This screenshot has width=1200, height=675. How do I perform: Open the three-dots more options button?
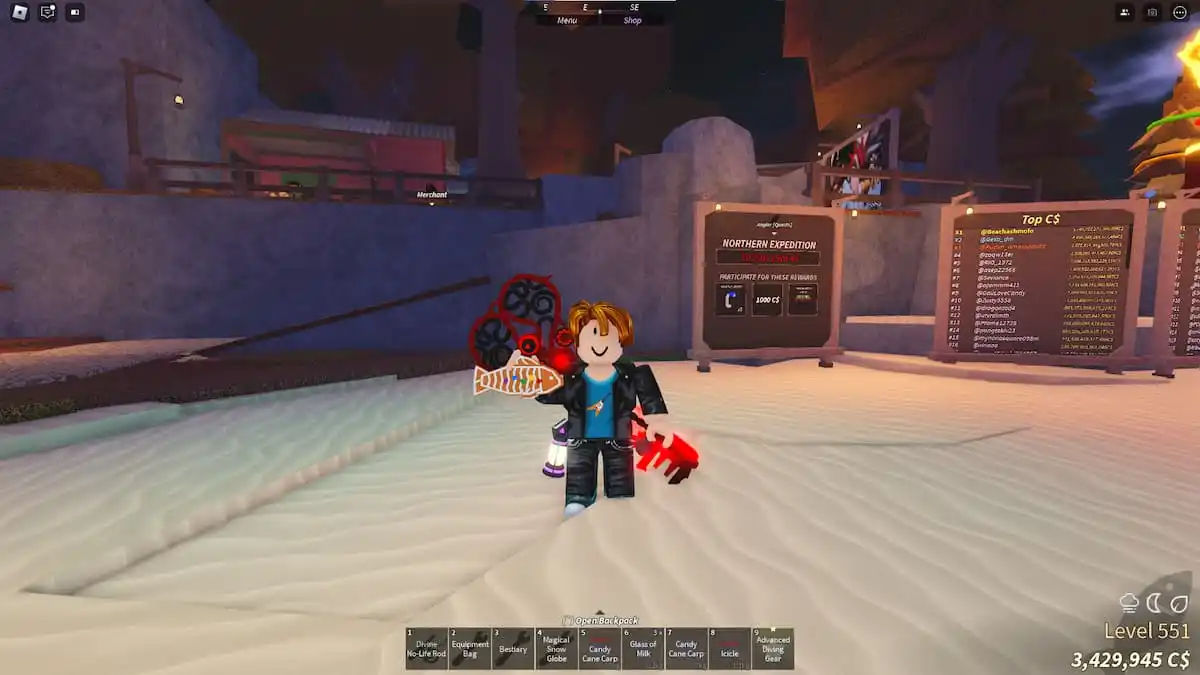[1180, 13]
